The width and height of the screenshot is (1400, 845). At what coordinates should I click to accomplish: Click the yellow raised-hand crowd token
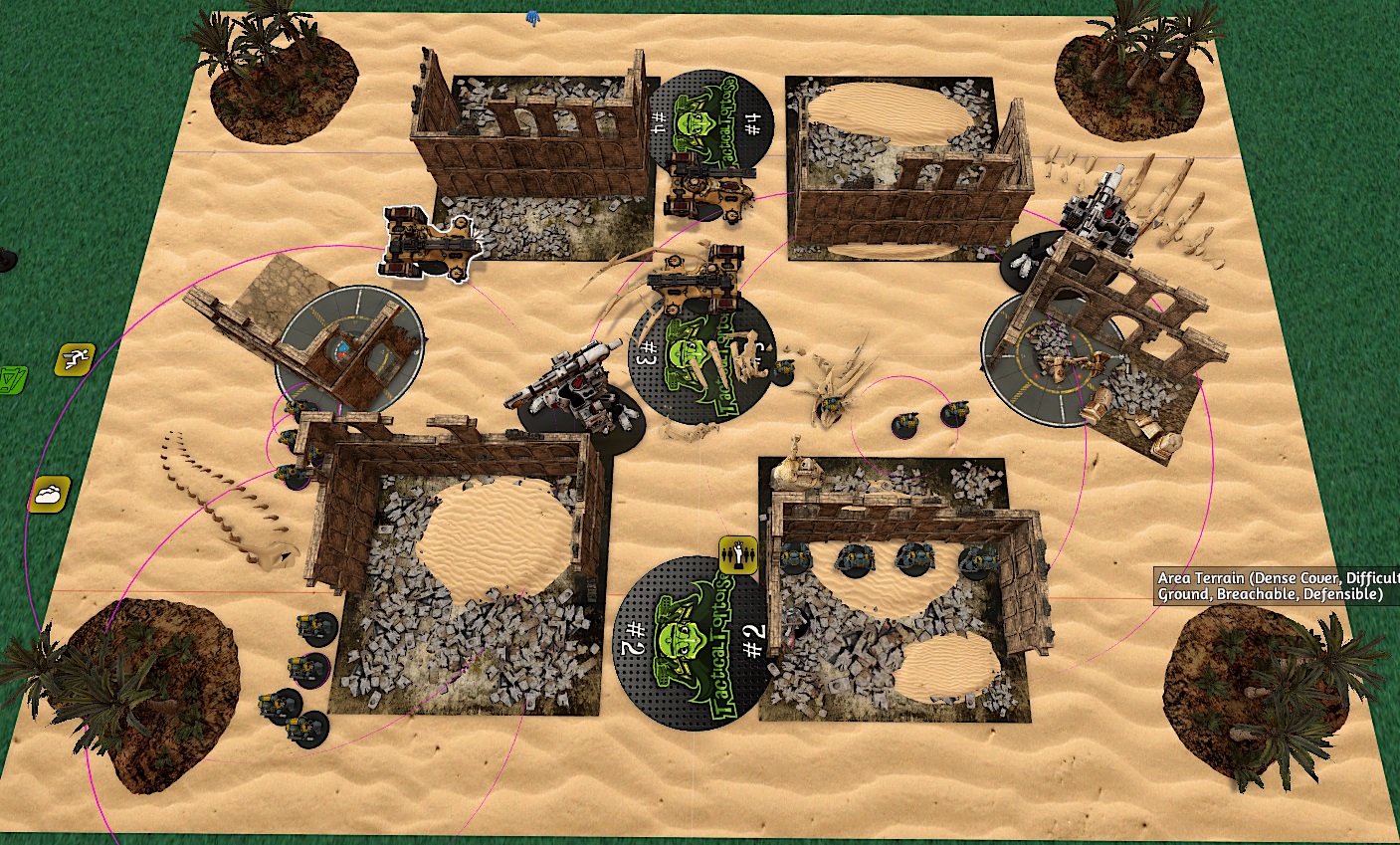[x=738, y=552]
